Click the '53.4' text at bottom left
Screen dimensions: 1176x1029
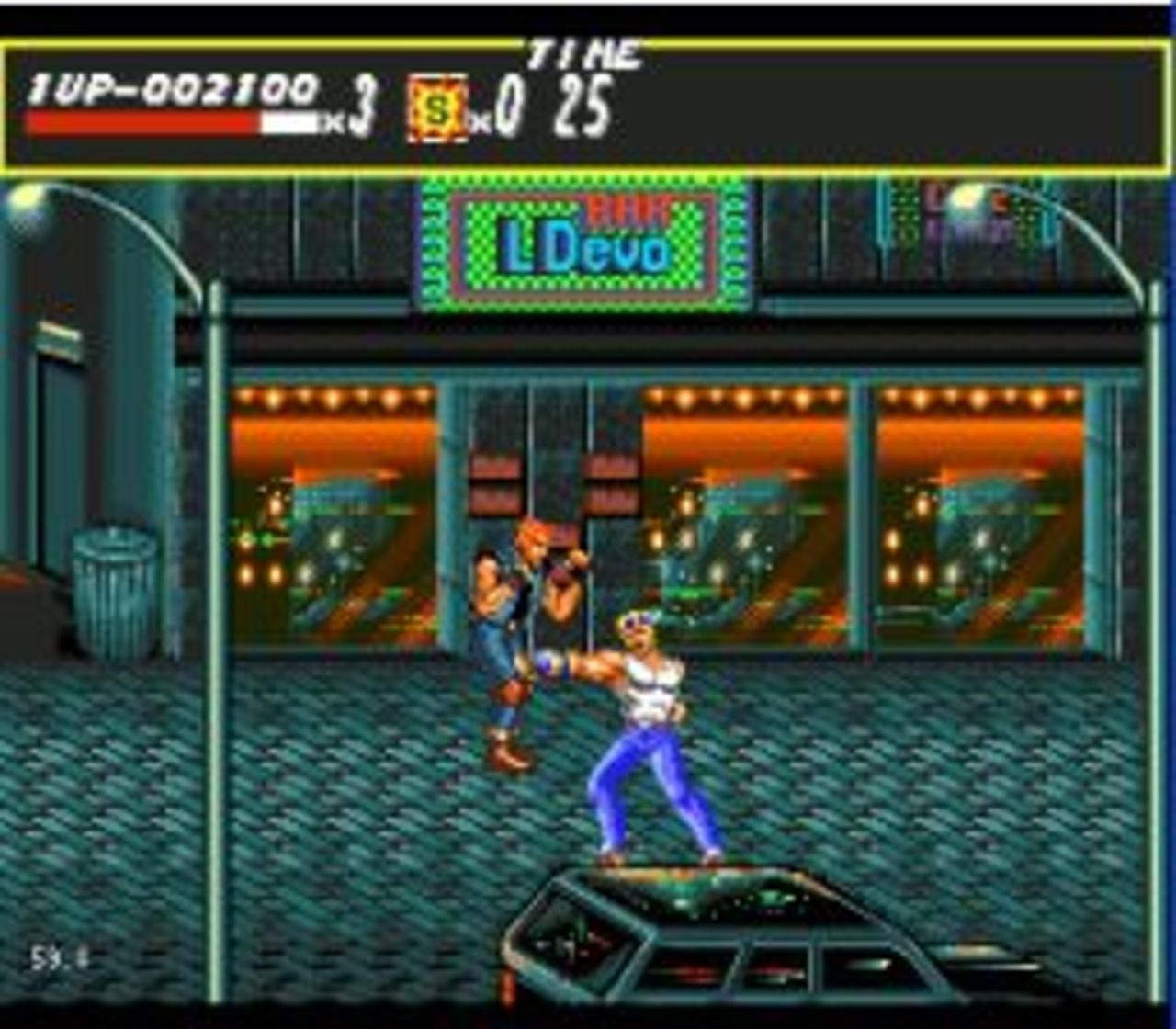60,958
